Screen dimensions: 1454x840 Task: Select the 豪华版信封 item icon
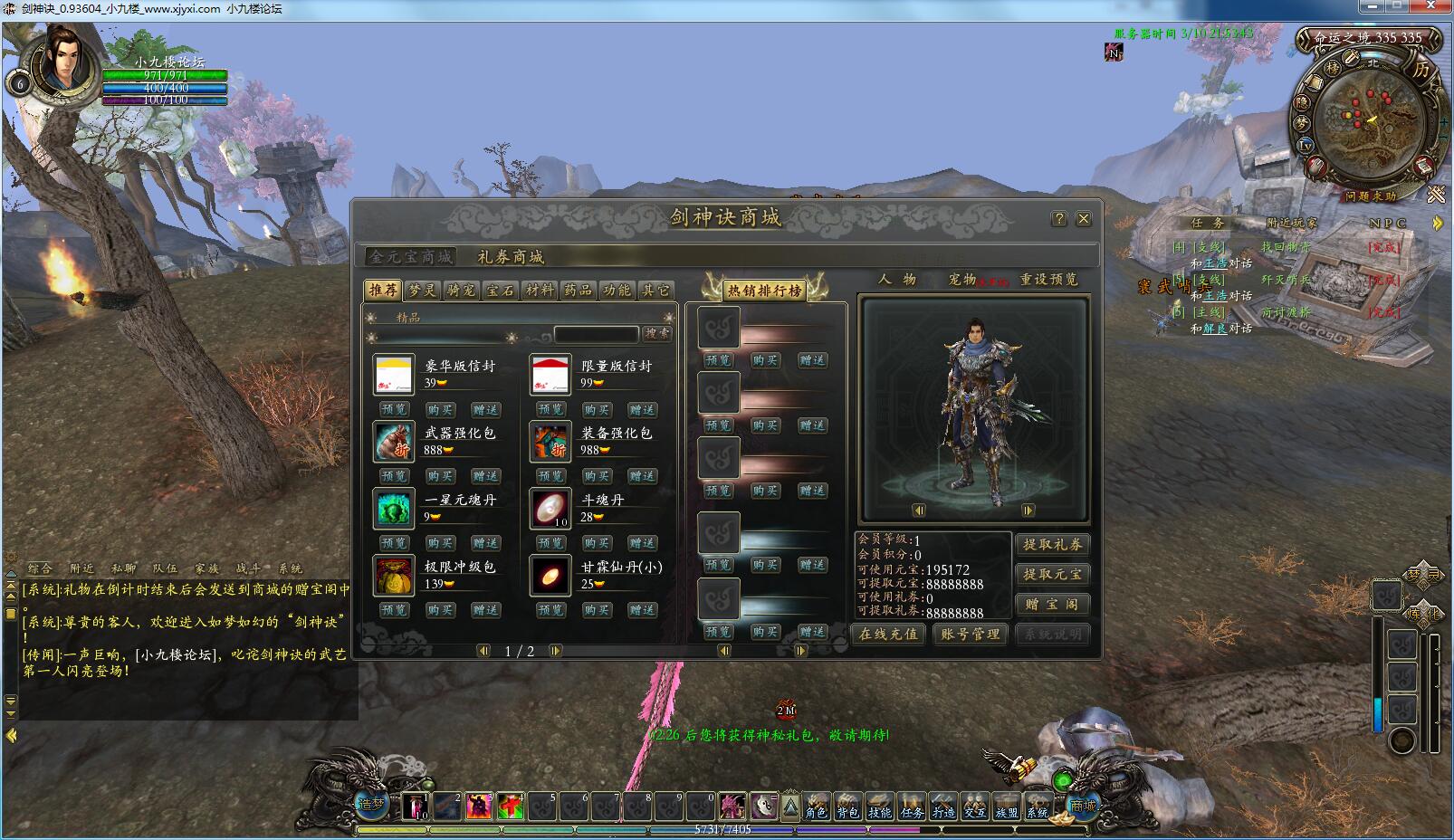[394, 375]
